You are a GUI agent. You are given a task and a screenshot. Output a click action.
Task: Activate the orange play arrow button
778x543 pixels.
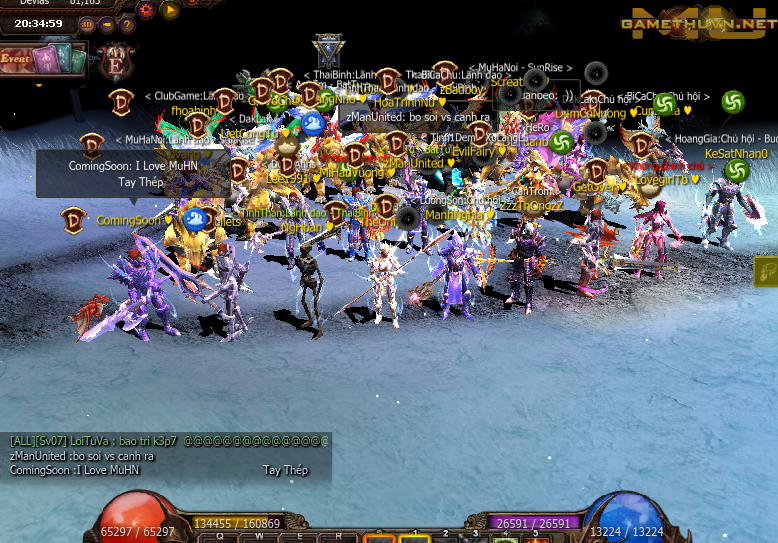click(x=169, y=10)
